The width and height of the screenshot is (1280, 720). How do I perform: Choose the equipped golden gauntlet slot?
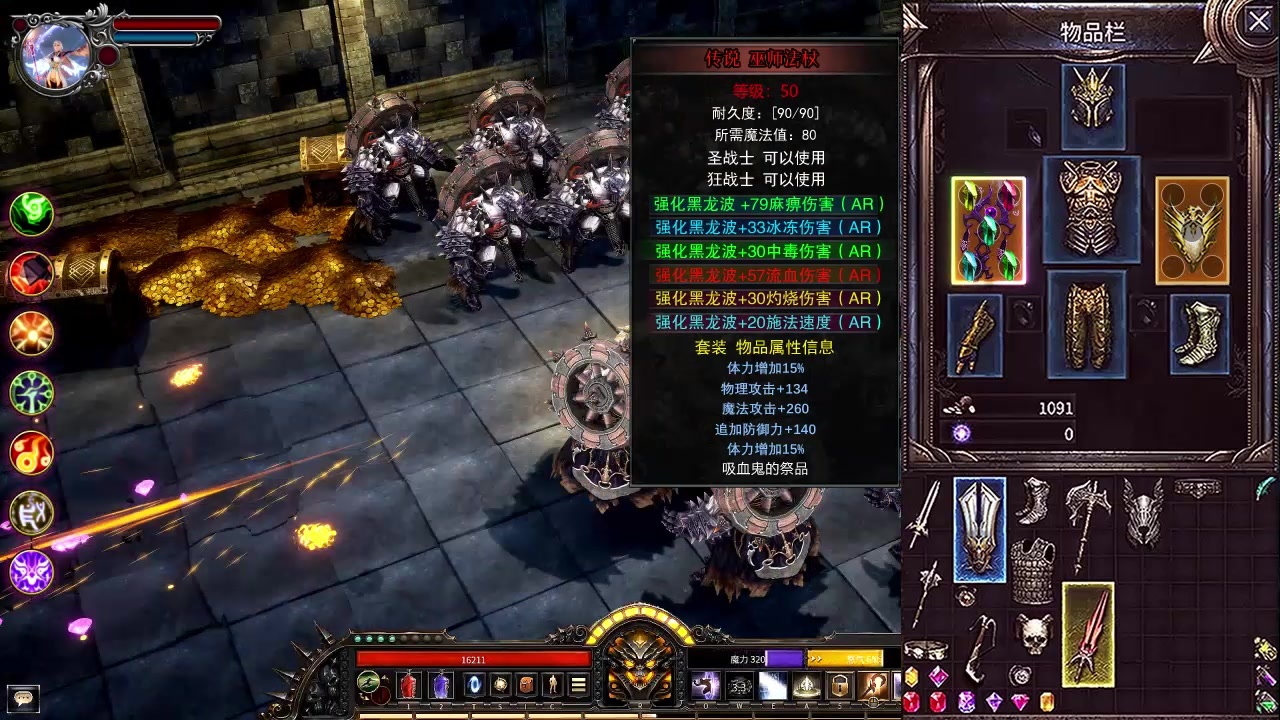tap(975, 335)
